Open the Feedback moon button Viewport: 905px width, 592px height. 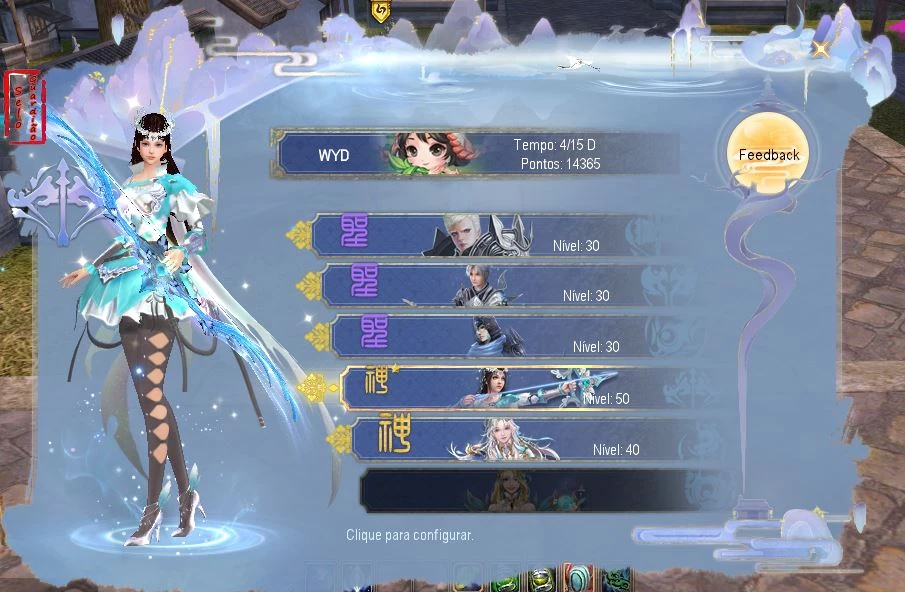768,154
